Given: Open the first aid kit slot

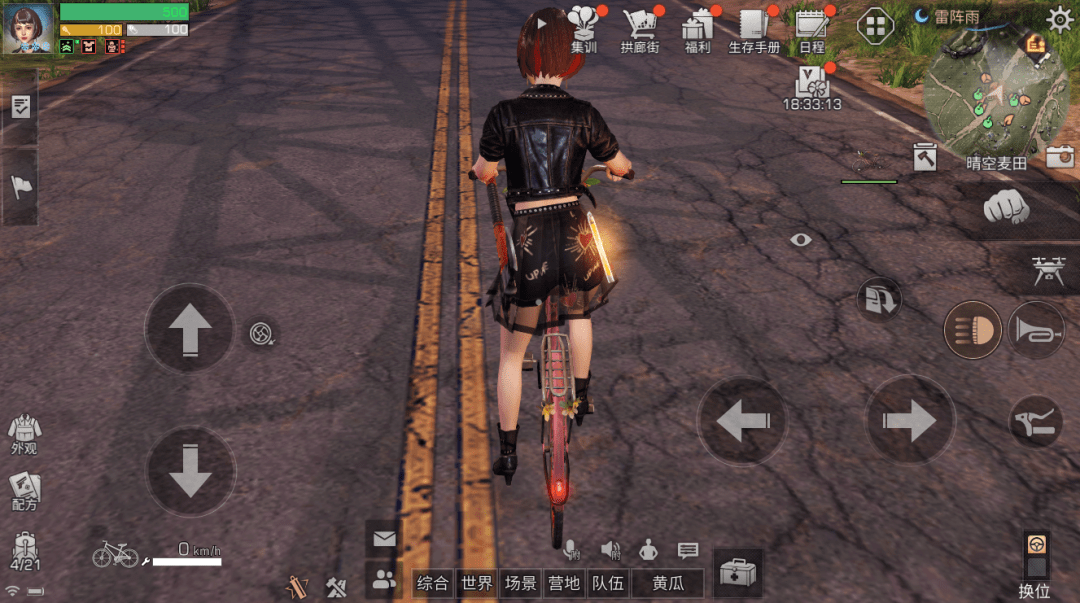Looking at the screenshot, I should point(738,573).
